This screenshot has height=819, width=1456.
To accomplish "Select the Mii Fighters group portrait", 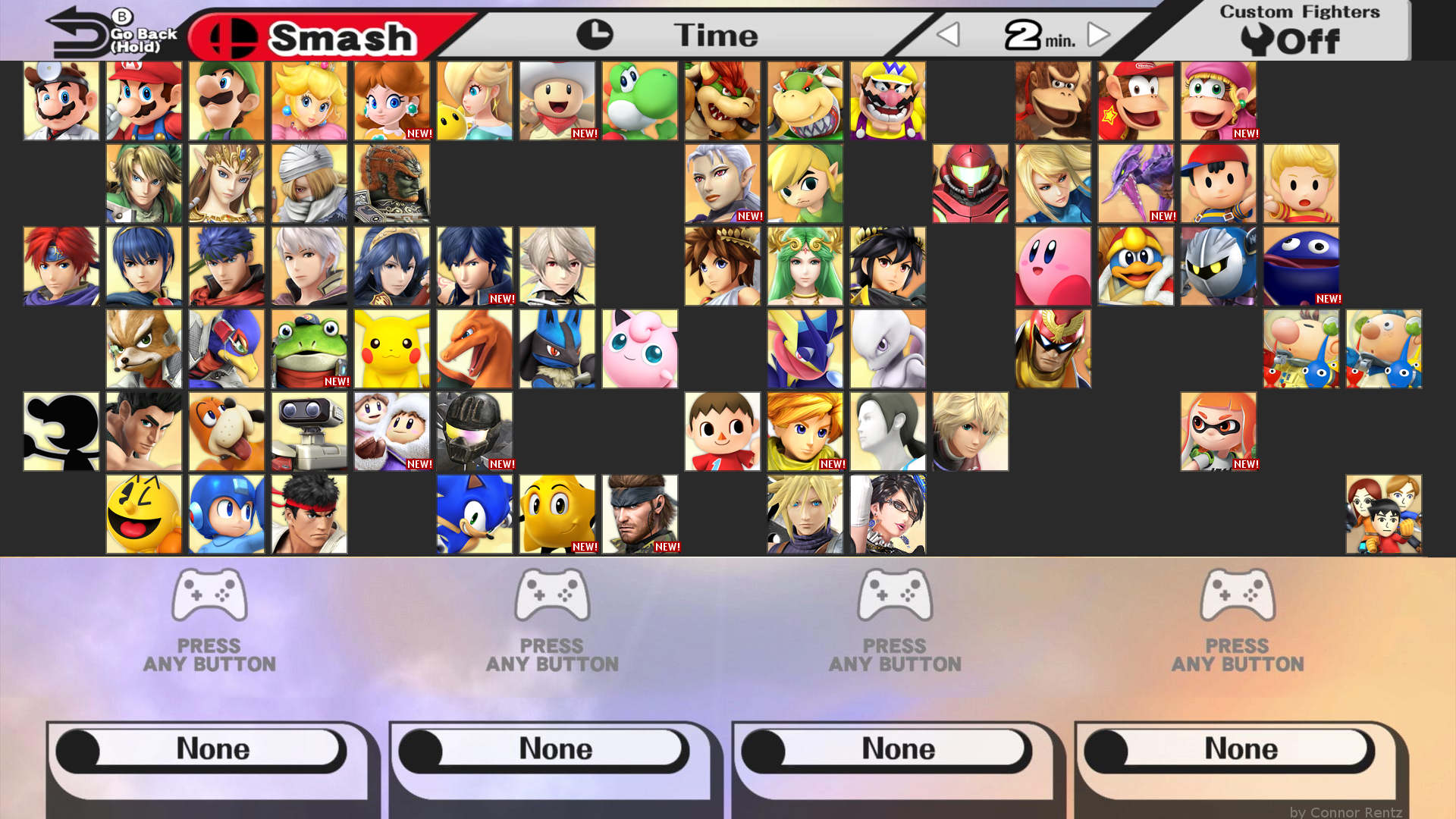I will [1383, 514].
